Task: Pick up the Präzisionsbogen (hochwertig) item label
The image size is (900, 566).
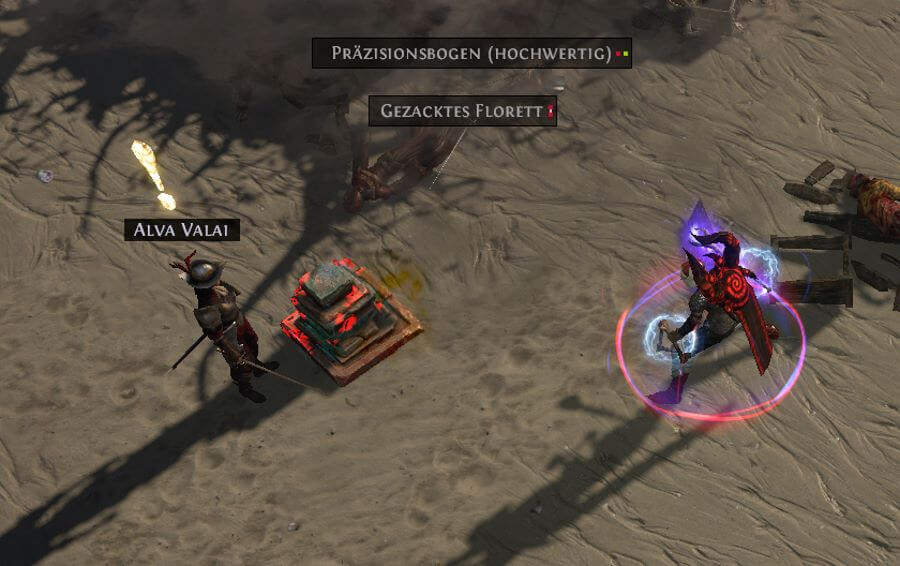Action: pos(471,53)
